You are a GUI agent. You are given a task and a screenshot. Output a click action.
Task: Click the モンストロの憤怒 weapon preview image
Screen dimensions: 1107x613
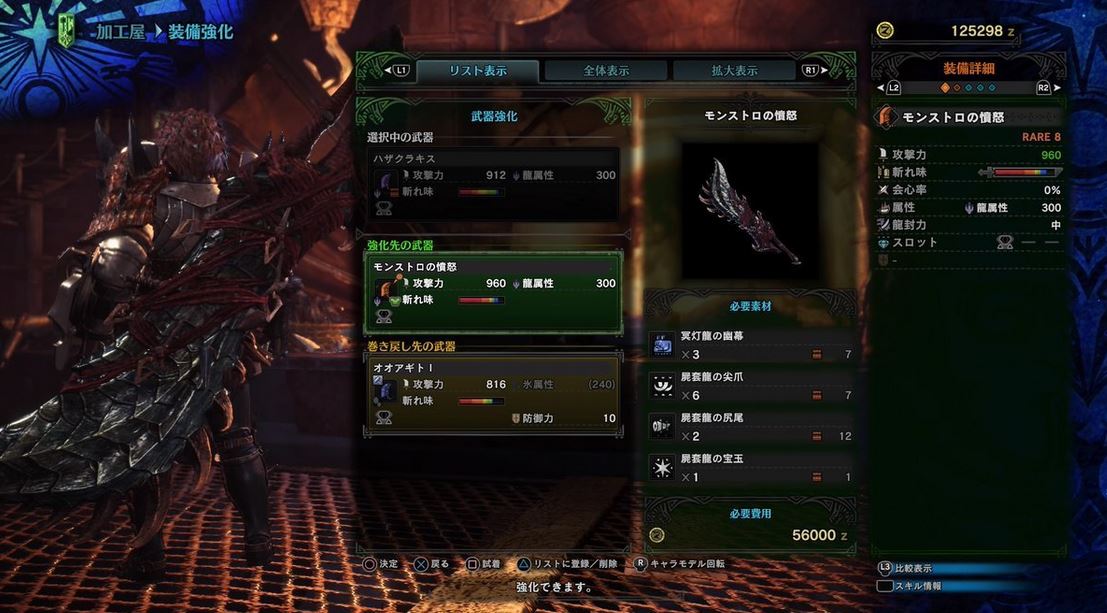(x=750, y=211)
